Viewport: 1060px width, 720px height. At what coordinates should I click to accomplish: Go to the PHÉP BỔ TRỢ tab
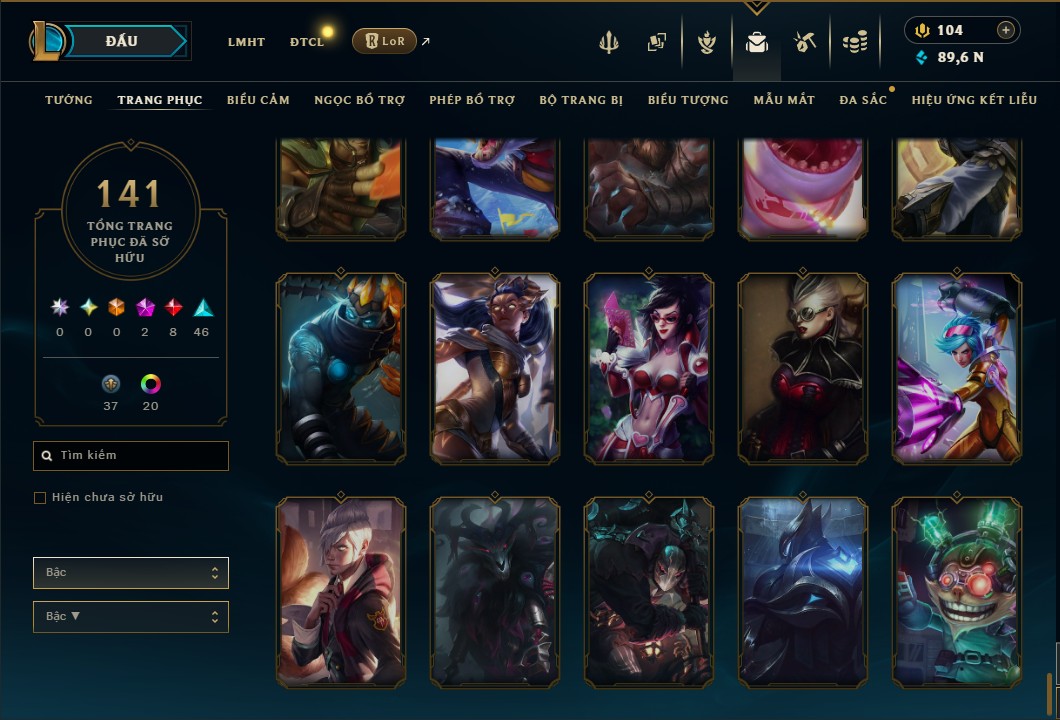[x=472, y=100]
